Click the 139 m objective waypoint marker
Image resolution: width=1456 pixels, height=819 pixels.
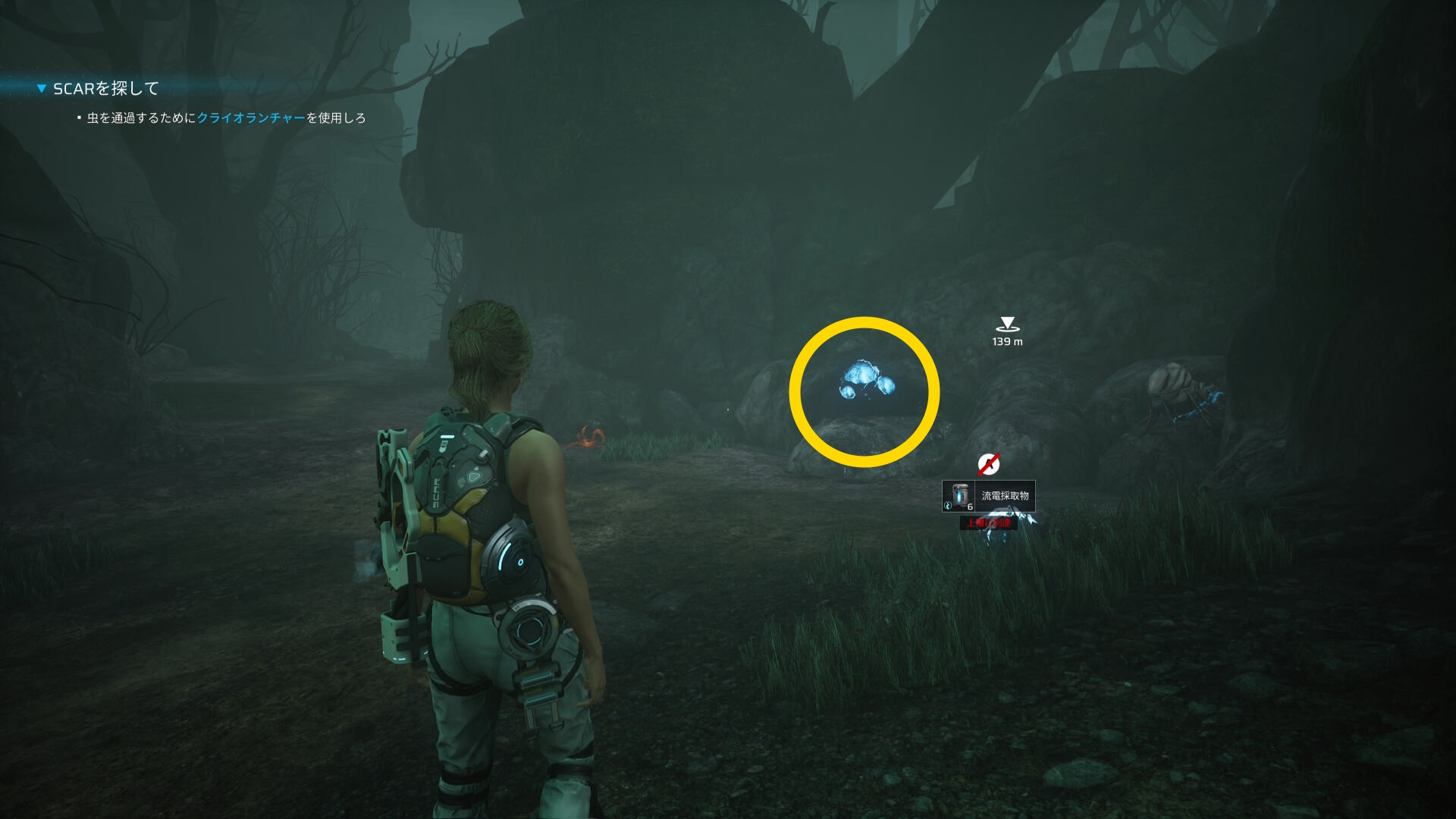click(x=1007, y=325)
